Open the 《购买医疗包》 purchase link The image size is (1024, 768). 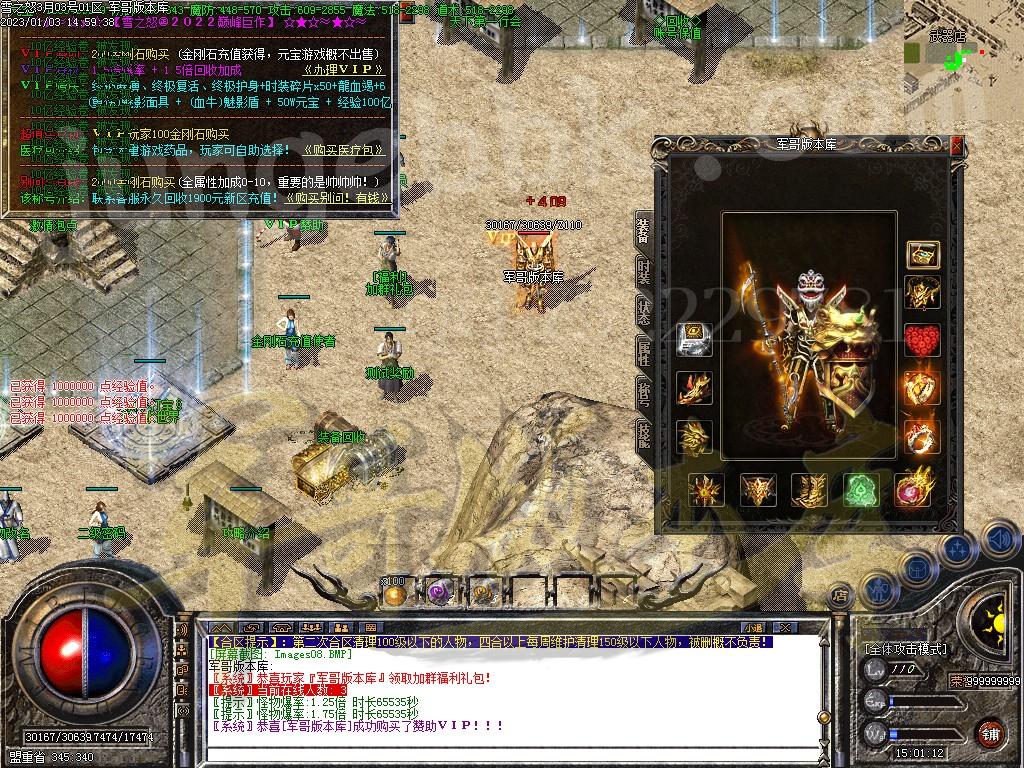point(338,150)
